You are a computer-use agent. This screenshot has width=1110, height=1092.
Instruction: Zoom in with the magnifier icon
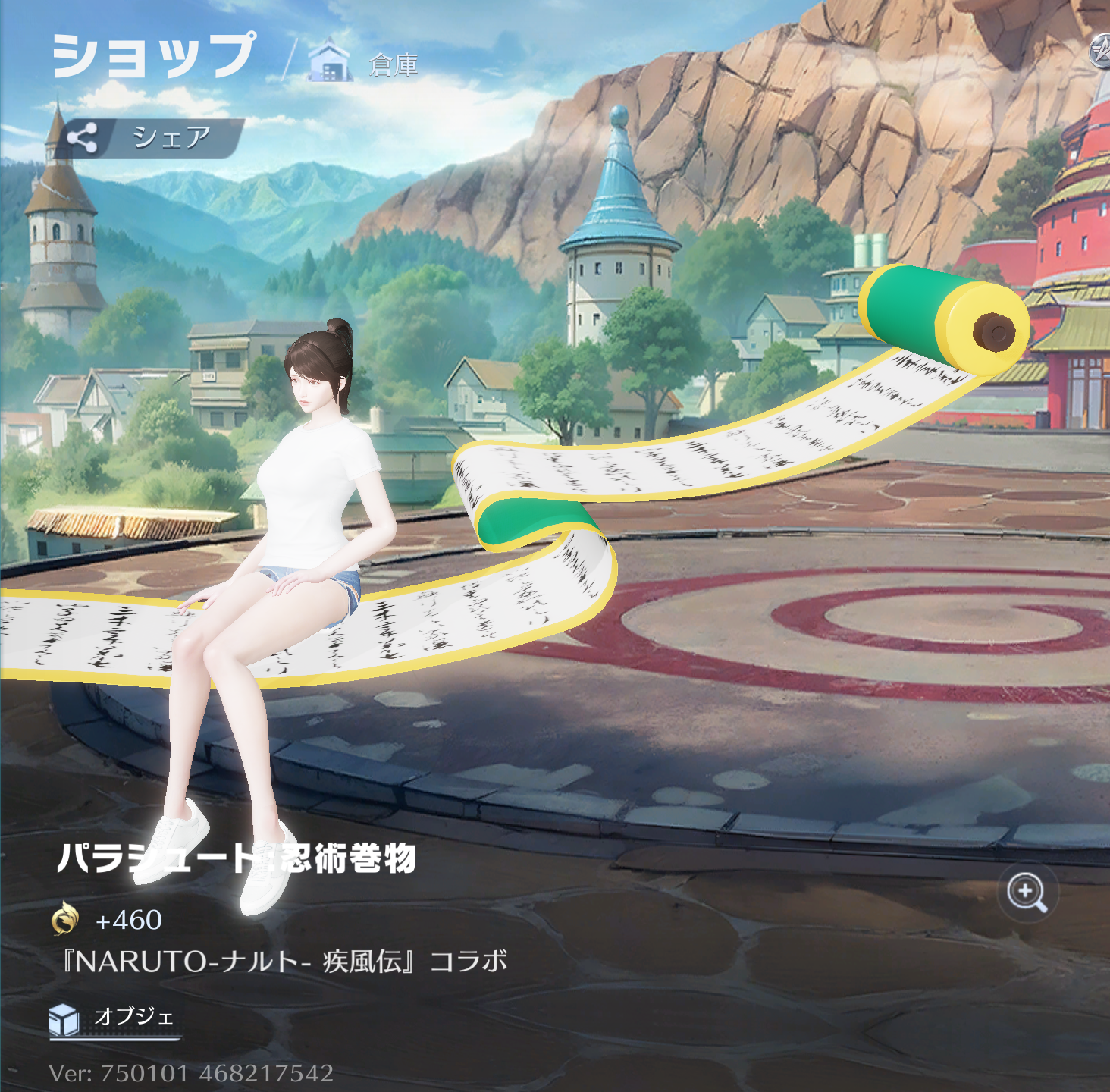click(x=1027, y=893)
